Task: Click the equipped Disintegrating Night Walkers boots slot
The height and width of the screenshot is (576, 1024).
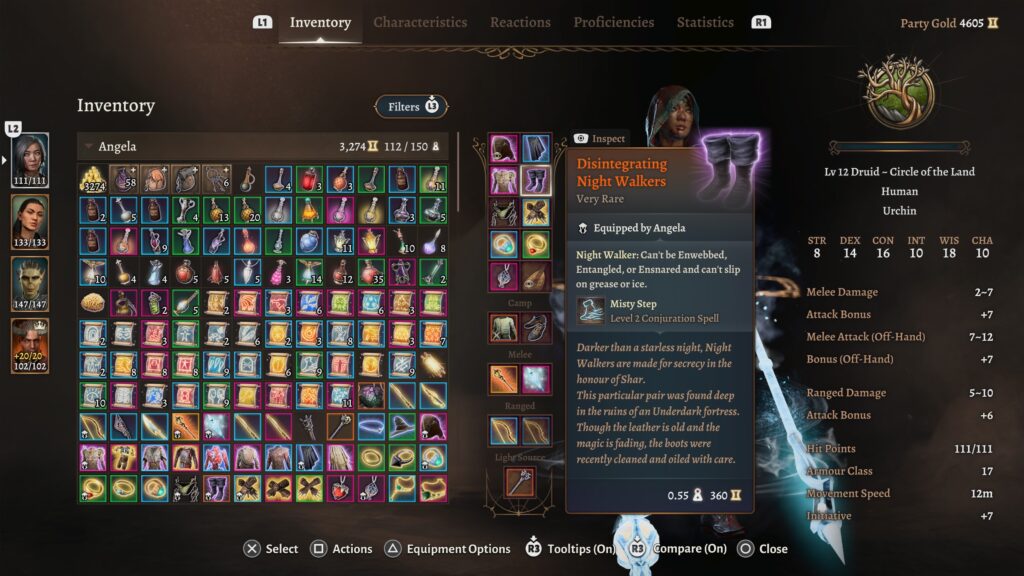Action: tap(536, 181)
